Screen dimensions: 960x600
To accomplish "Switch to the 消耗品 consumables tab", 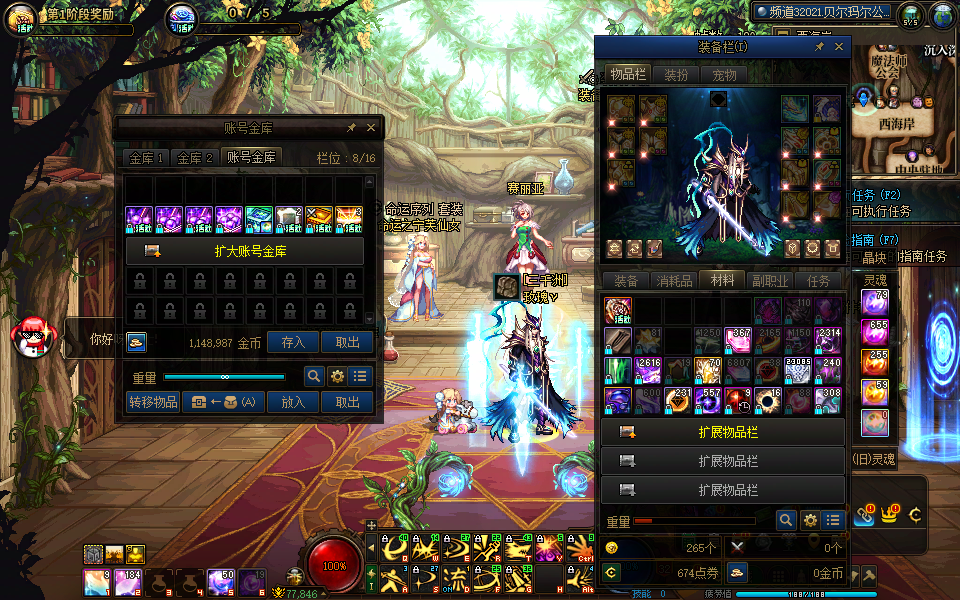I will point(674,281).
